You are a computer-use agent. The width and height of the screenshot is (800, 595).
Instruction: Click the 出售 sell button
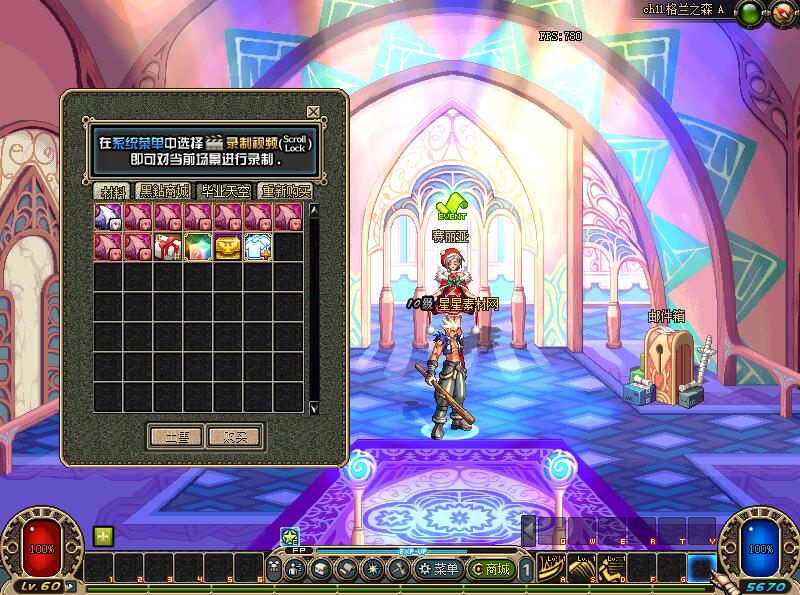coord(175,437)
